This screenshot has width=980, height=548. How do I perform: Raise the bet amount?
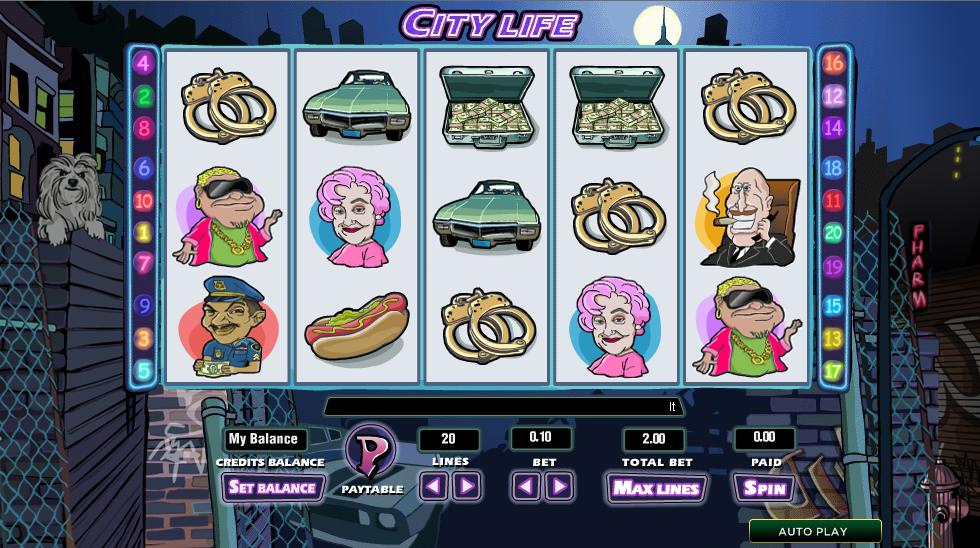click(x=560, y=487)
